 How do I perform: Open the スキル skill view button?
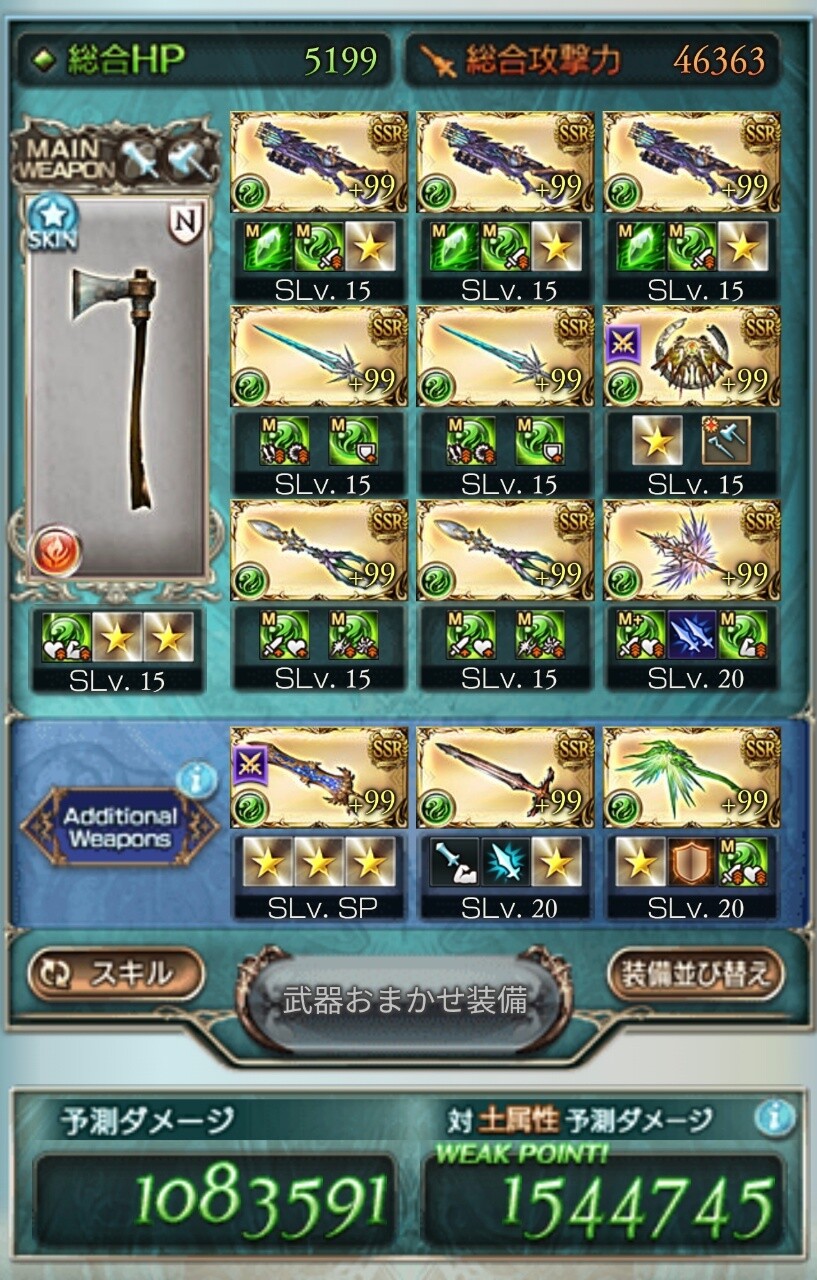(x=116, y=973)
